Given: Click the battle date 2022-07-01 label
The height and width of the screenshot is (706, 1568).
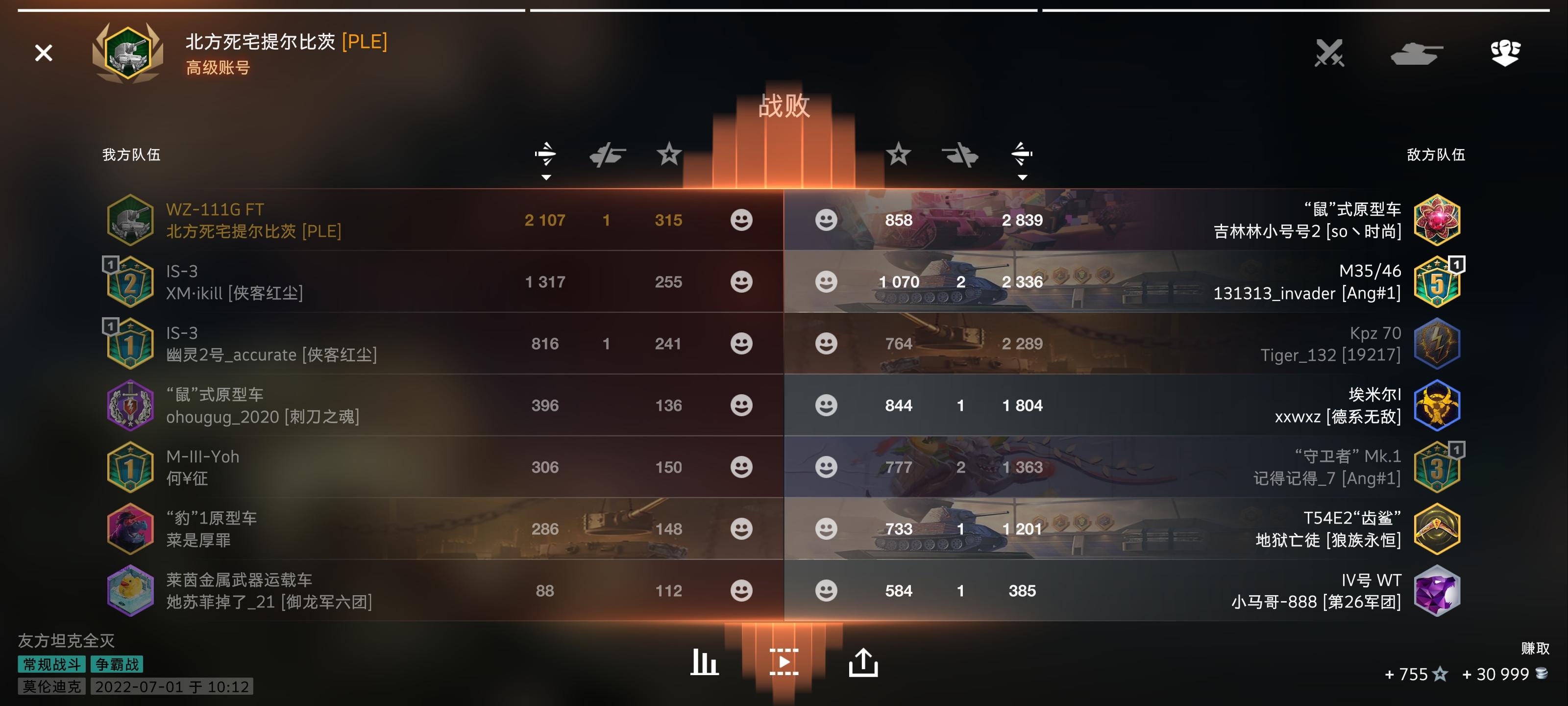Looking at the screenshot, I should pos(171,687).
